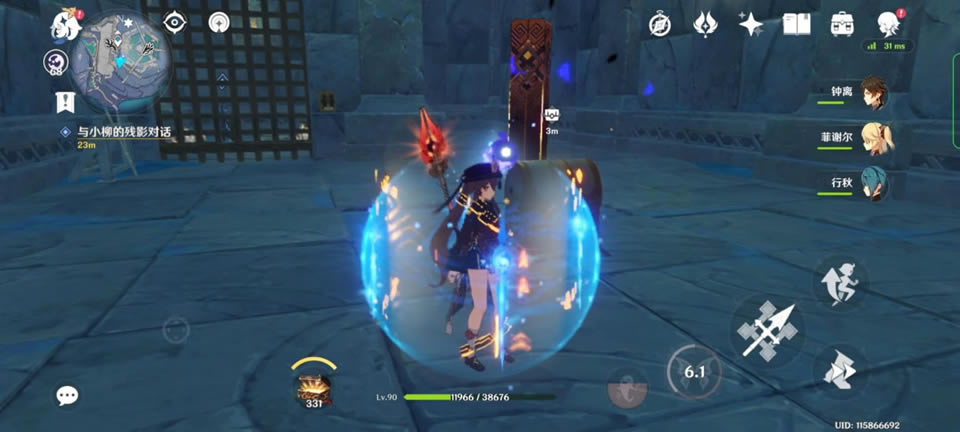This screenshot has width=960, height=432.
Task: Open the Wish star icon
Action: tap(751, 24)
